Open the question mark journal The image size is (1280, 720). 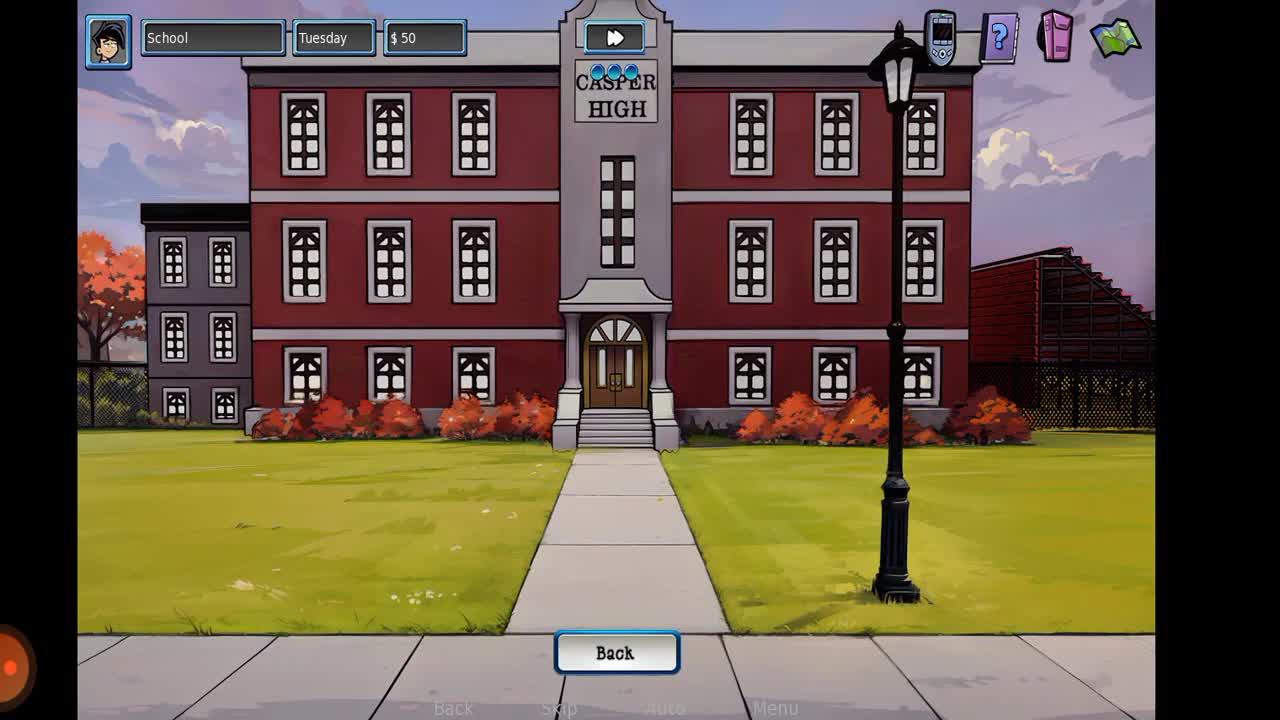tap(999, 39)
